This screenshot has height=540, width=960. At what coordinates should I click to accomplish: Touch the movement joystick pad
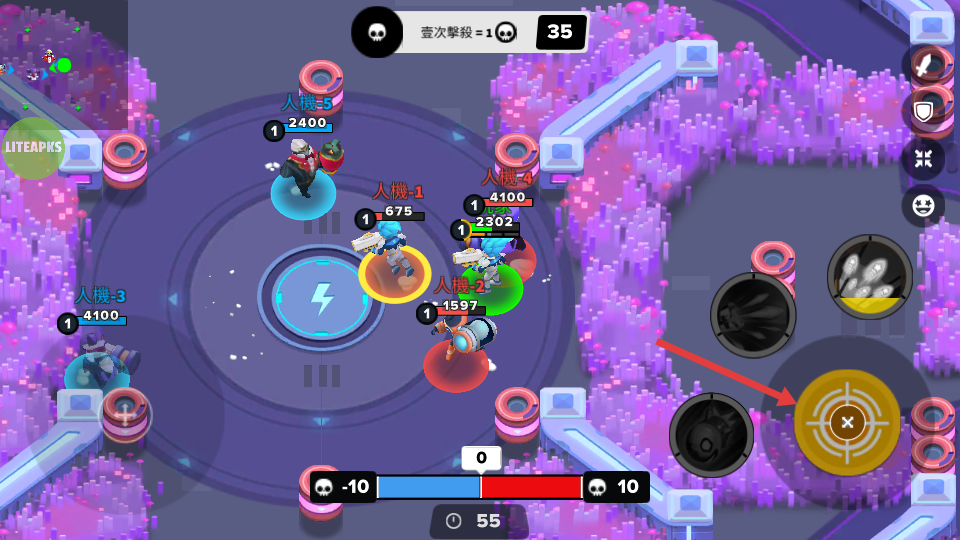(124, 414)
